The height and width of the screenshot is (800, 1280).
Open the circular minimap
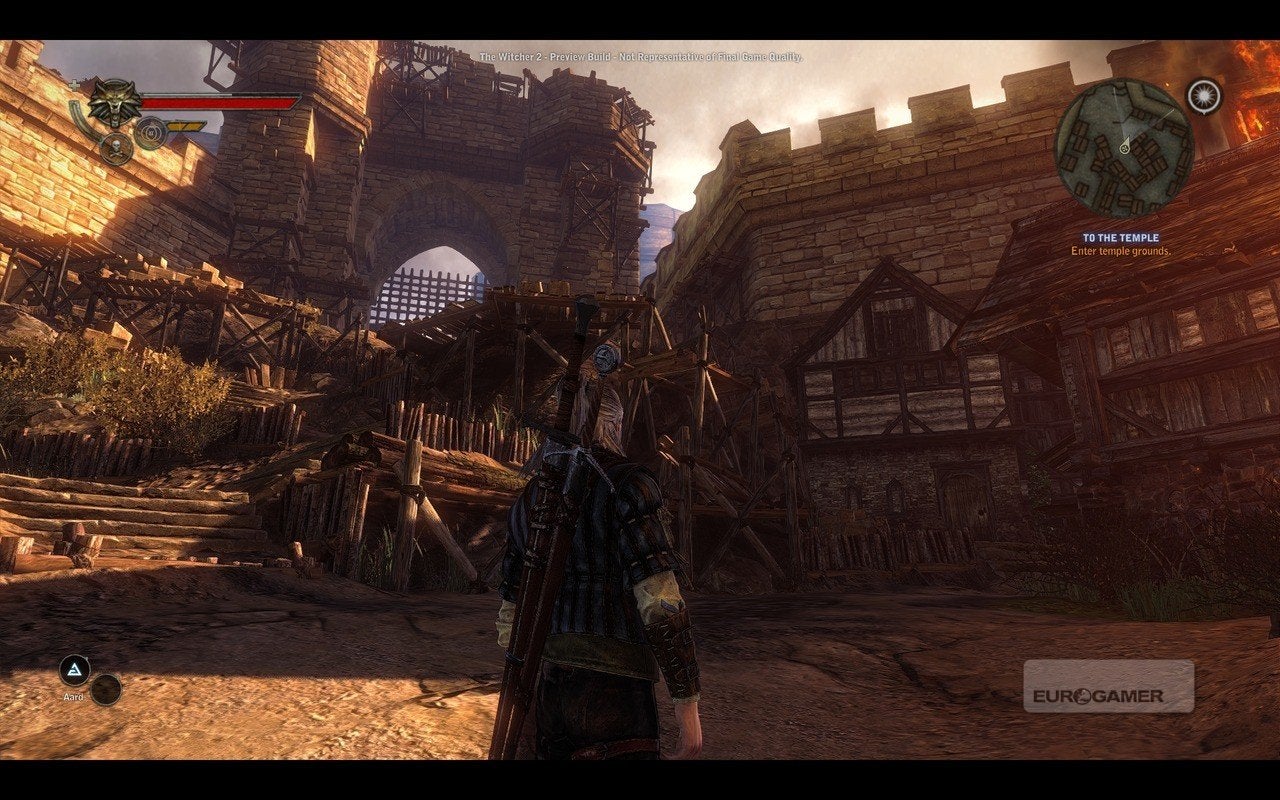tap(1124, 148)
